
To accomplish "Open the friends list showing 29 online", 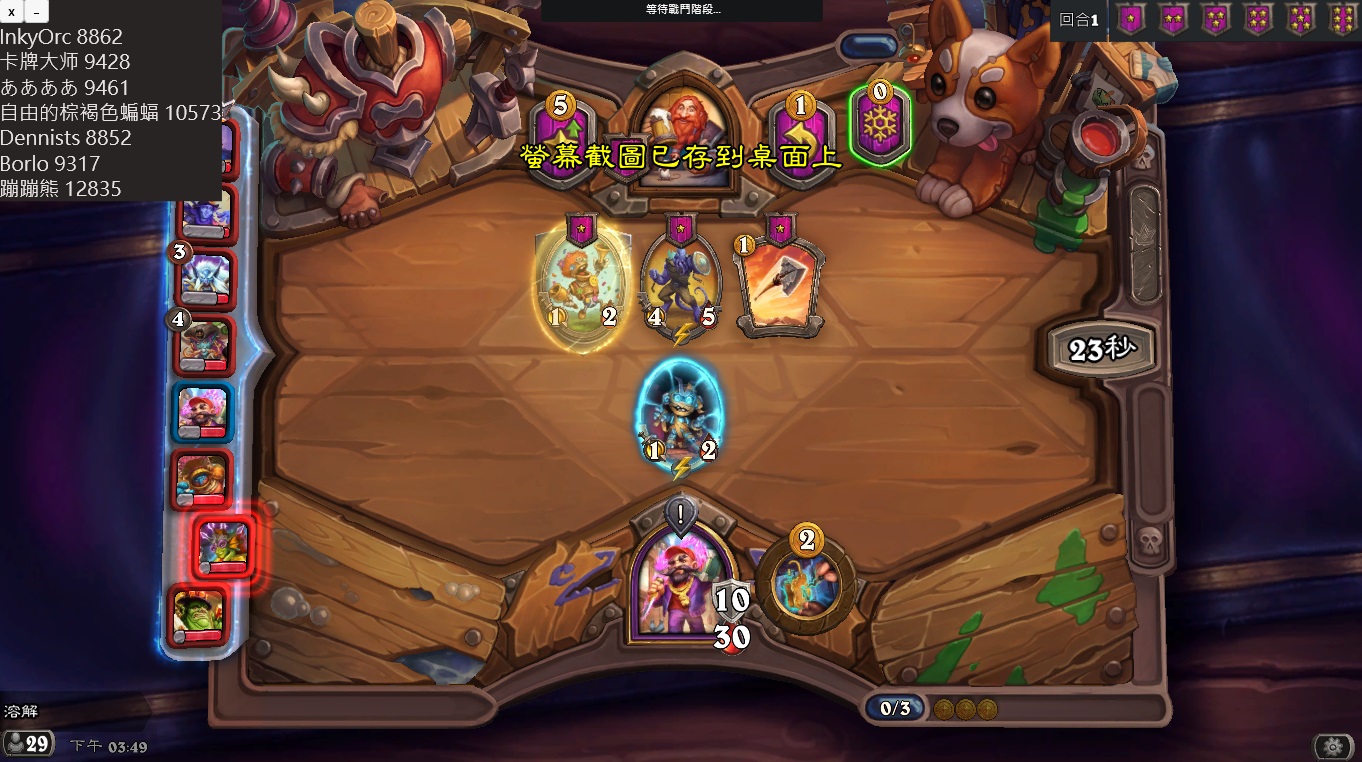I will [29, 744].
